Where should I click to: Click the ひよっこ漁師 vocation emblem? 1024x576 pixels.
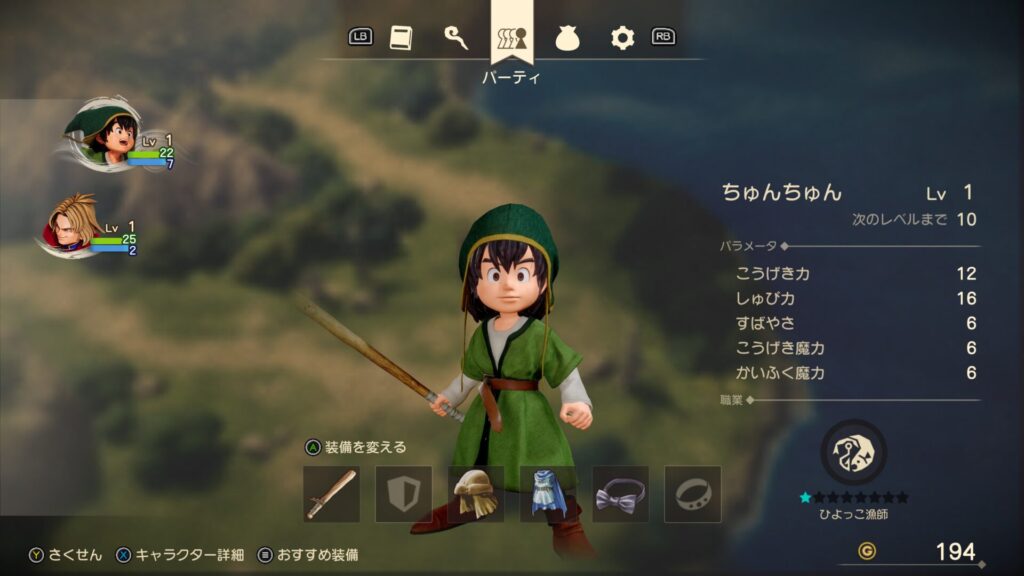[x=853, y=452]
